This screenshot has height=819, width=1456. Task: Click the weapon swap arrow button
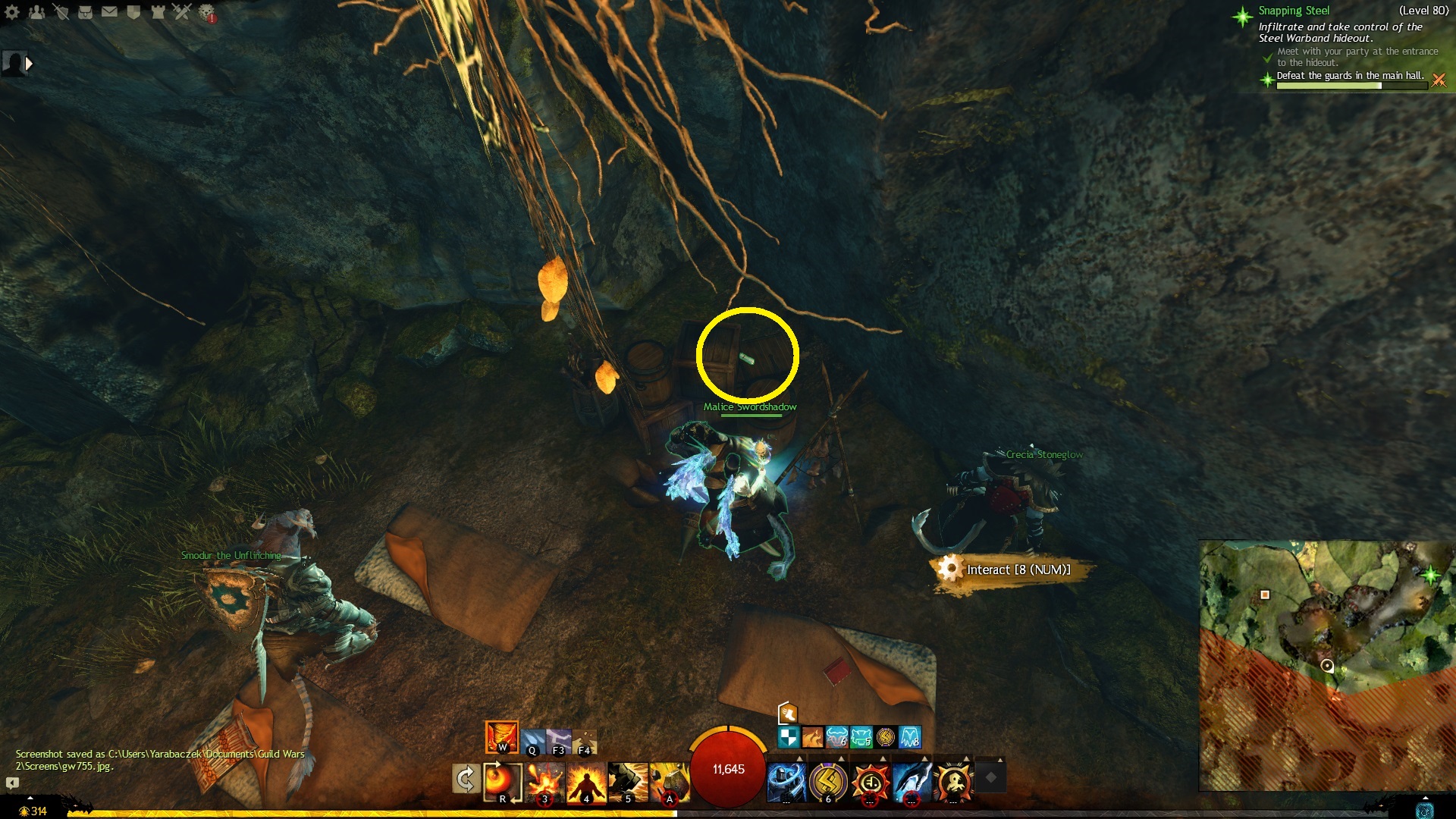[x=465, y=779]
